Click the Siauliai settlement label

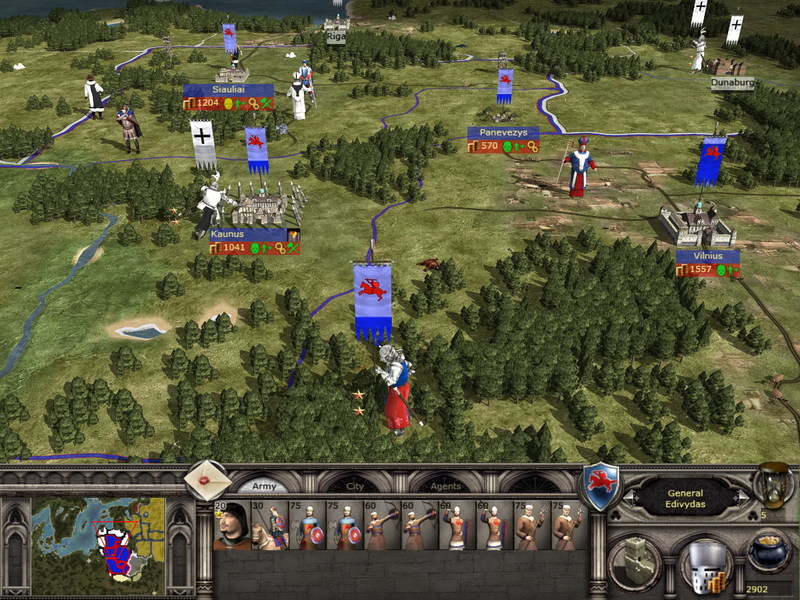[228, 90]
